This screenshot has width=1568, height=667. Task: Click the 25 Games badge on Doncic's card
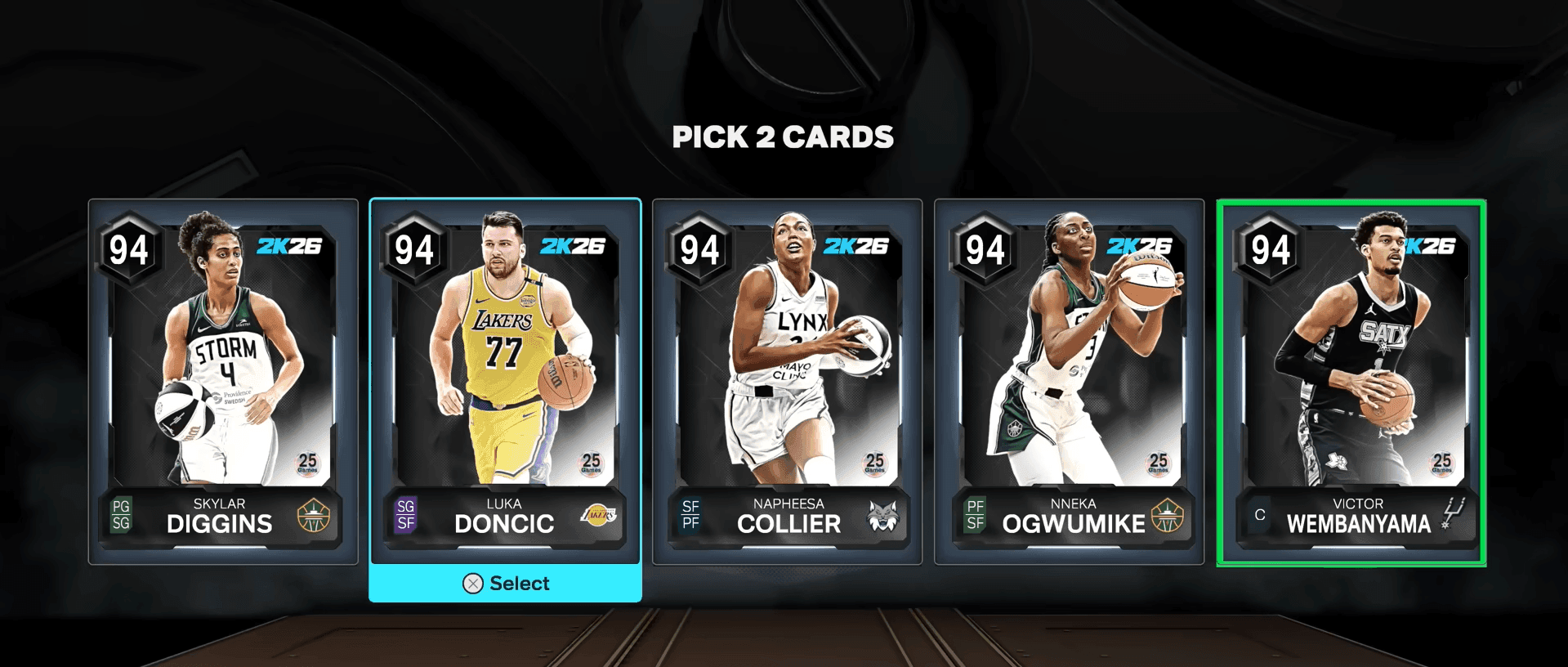pyautogui.click(x=589, y=462)
